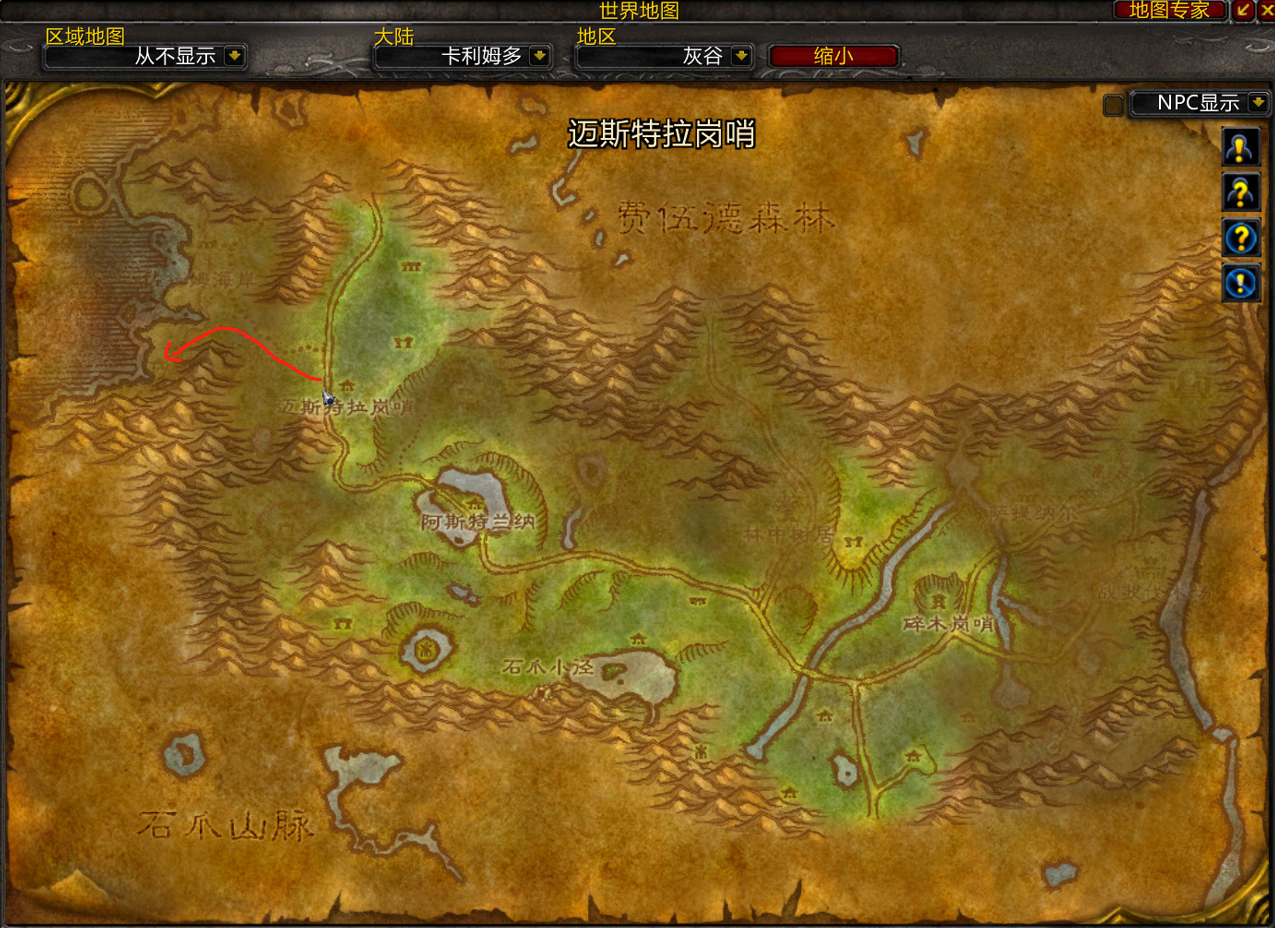Open the 地图专家 button
The image size is (1275, 928).
pyautogui.click(x=1168, y=10)
